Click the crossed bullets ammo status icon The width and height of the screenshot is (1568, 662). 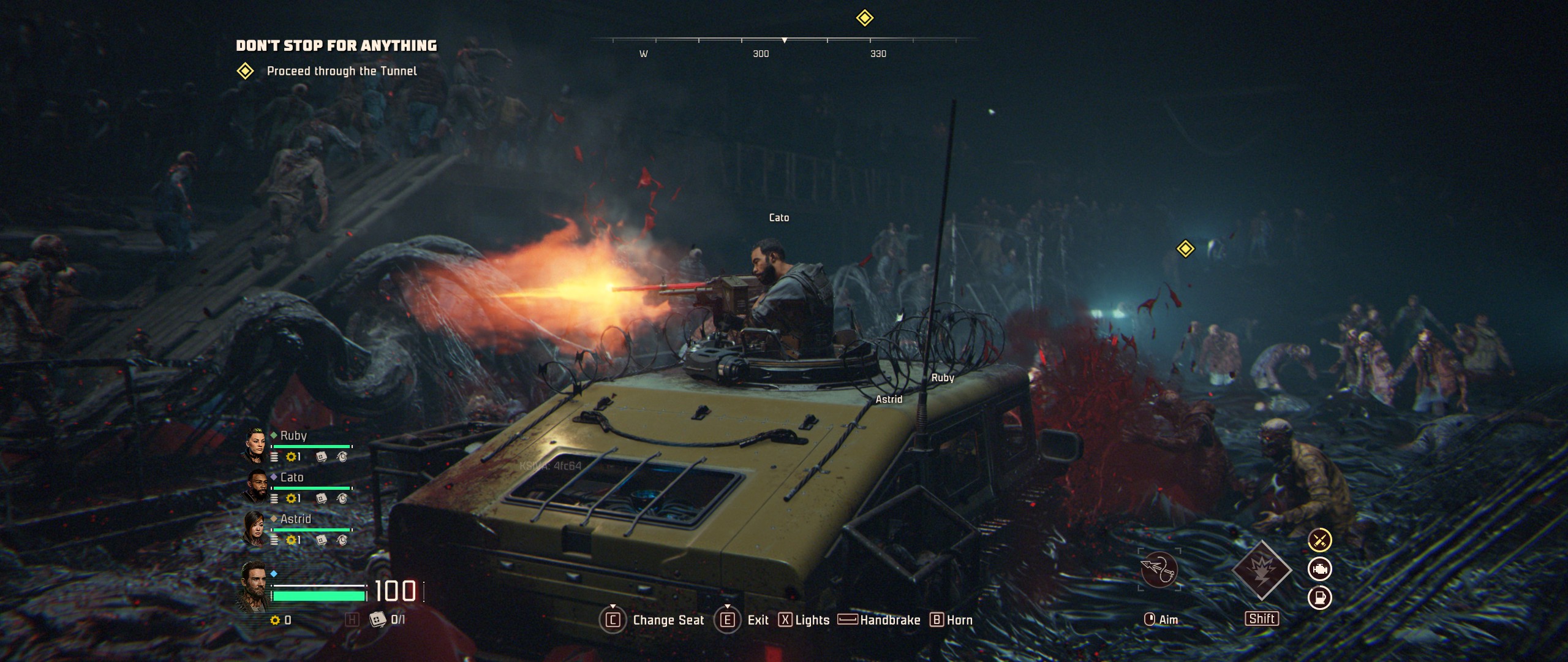click(x=1320, y=540)
